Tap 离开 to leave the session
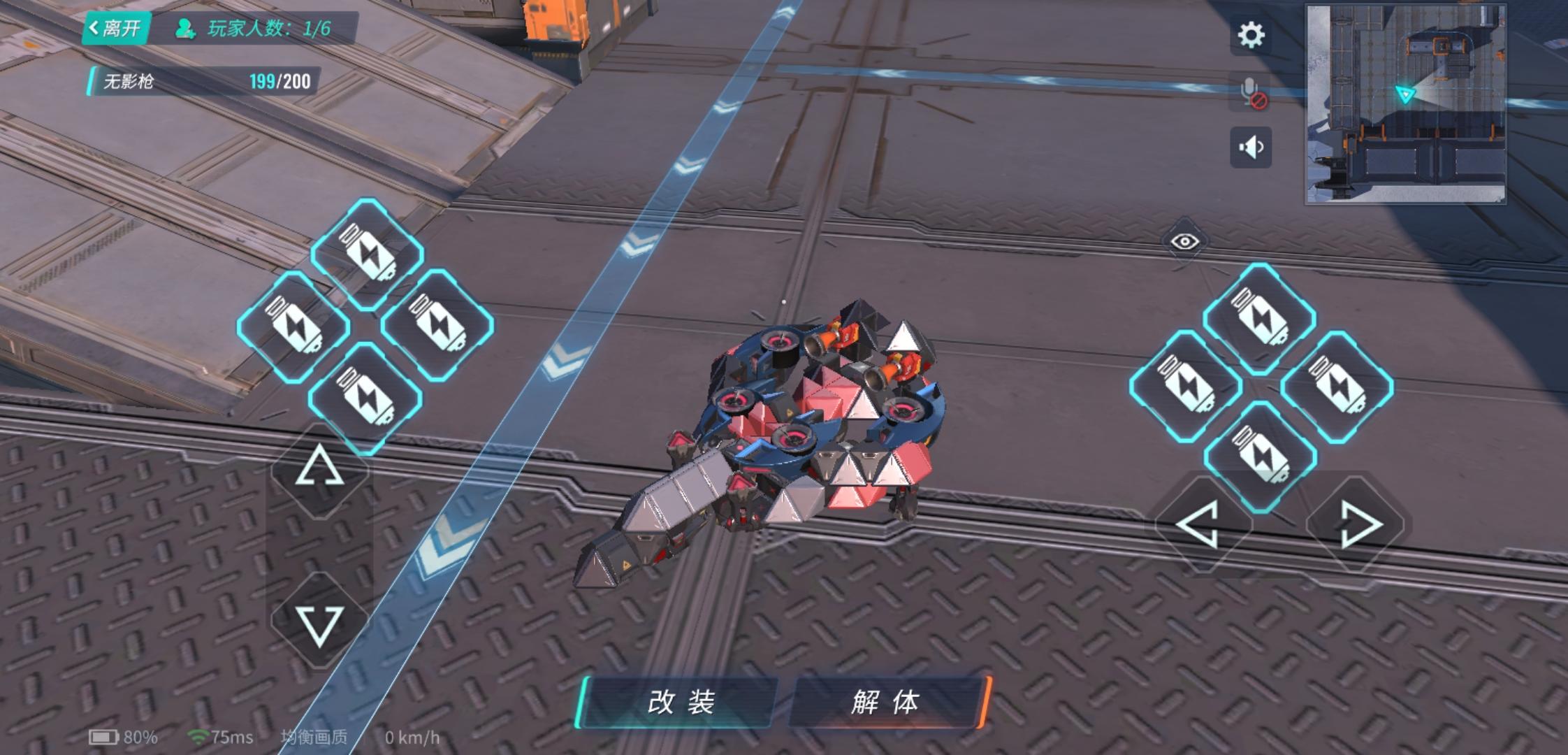Screen dimensions: 1568x755 pos(117,28)
